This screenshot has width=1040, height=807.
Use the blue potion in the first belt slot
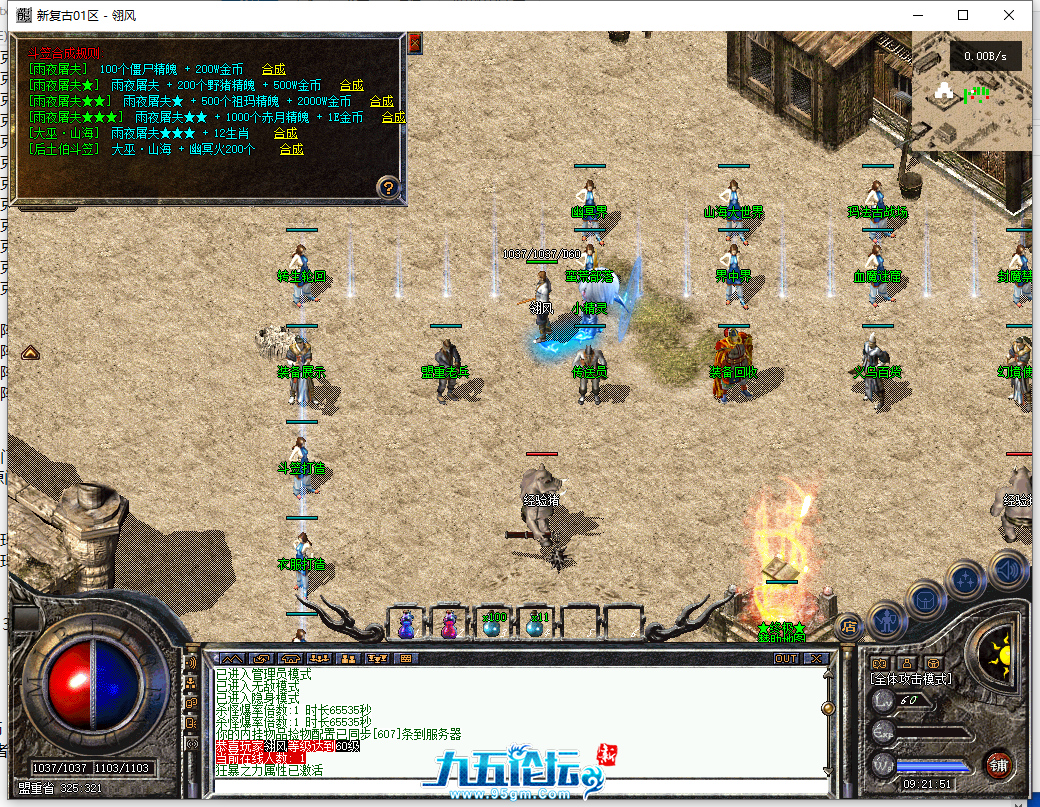click(x=406, y=623)
